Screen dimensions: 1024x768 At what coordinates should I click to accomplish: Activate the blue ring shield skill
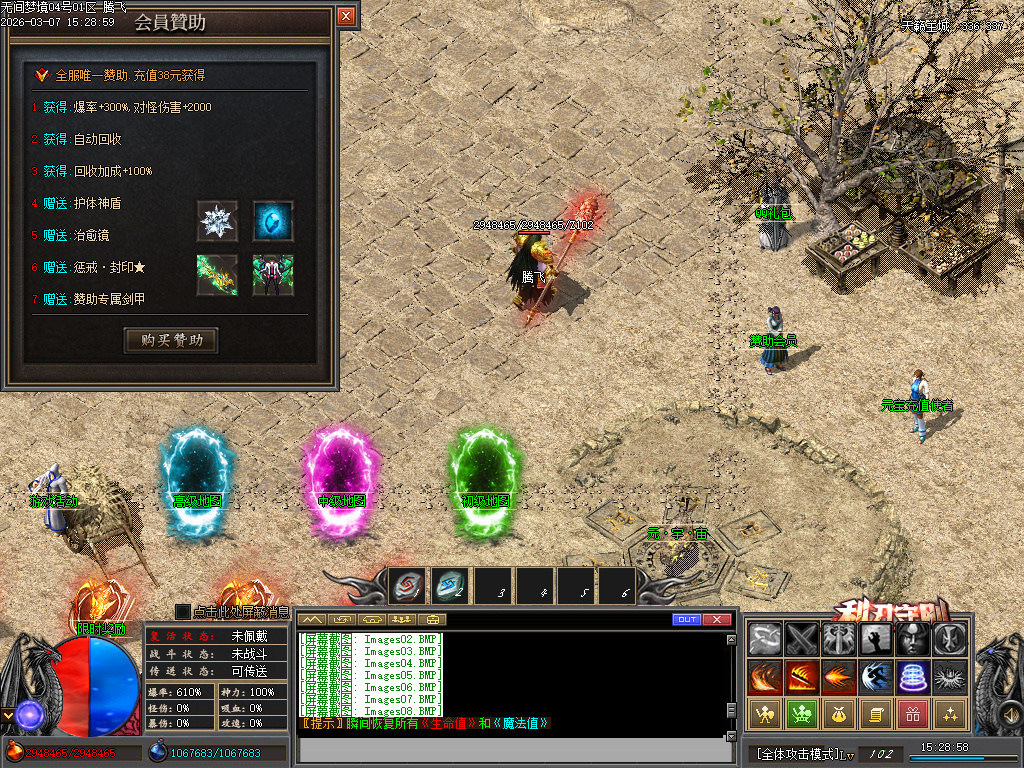click(912, 677)
